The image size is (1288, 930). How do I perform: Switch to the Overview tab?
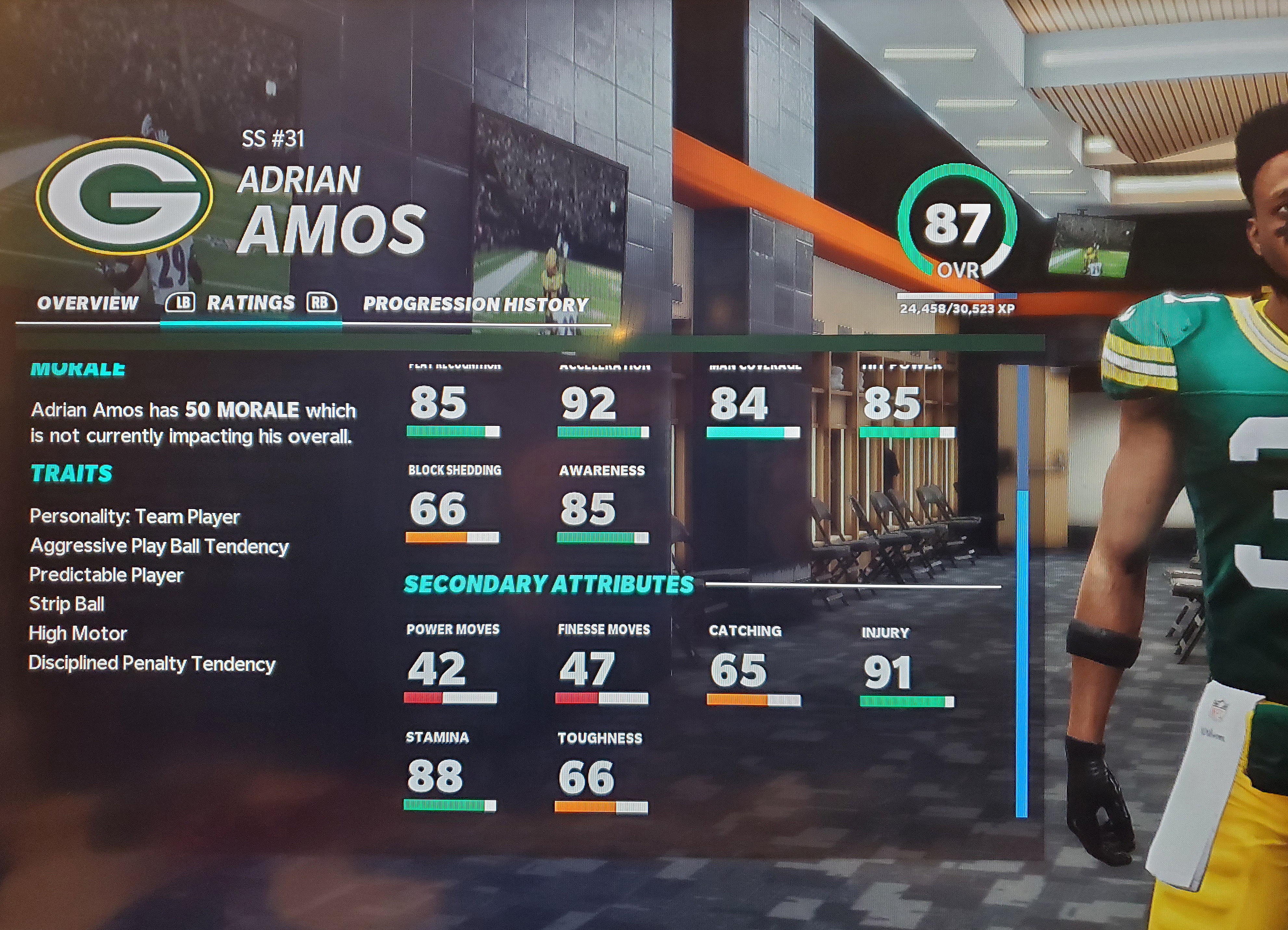click(x=88, y=304)
